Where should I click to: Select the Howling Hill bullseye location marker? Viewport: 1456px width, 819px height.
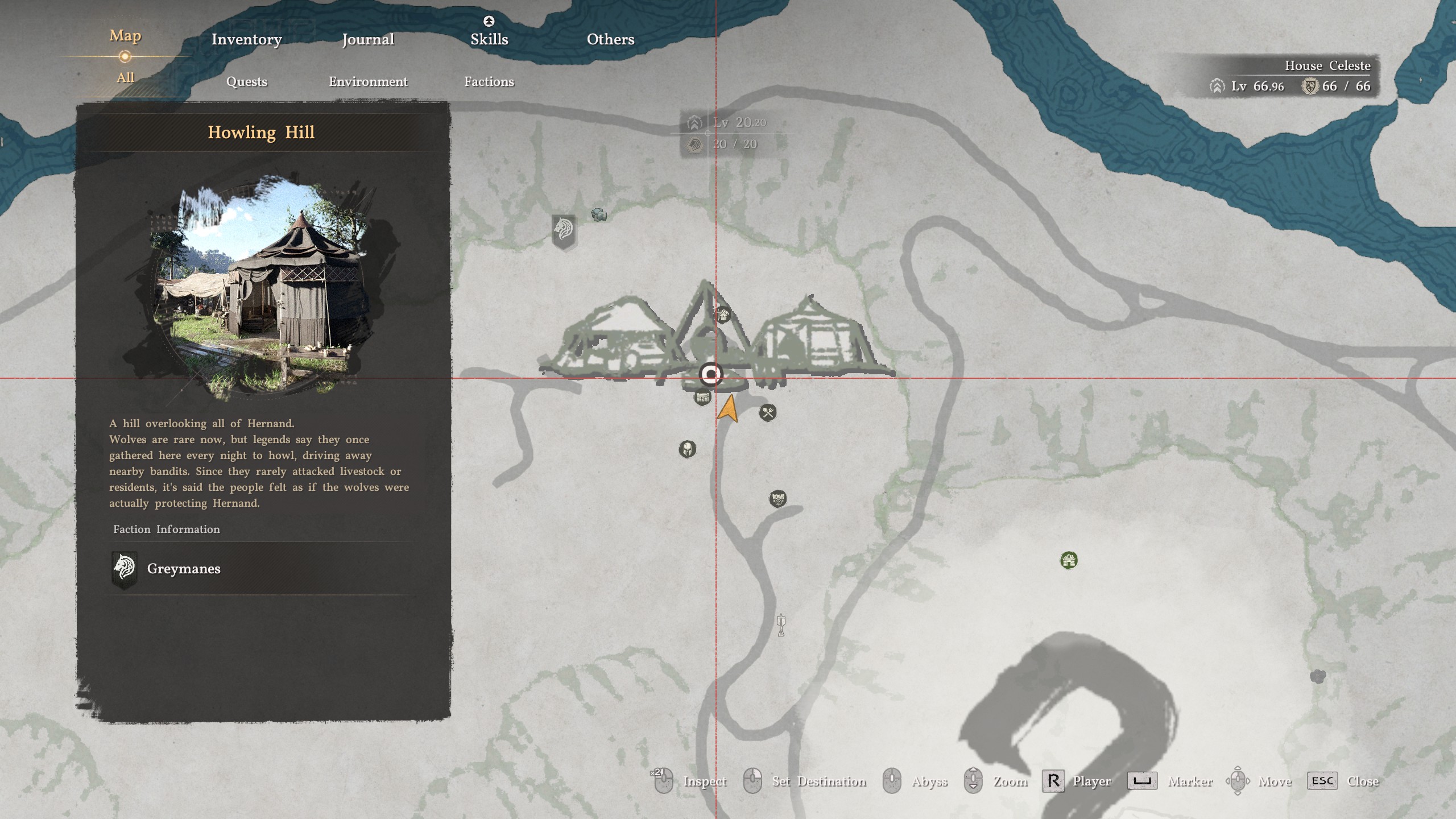point(710,374)
